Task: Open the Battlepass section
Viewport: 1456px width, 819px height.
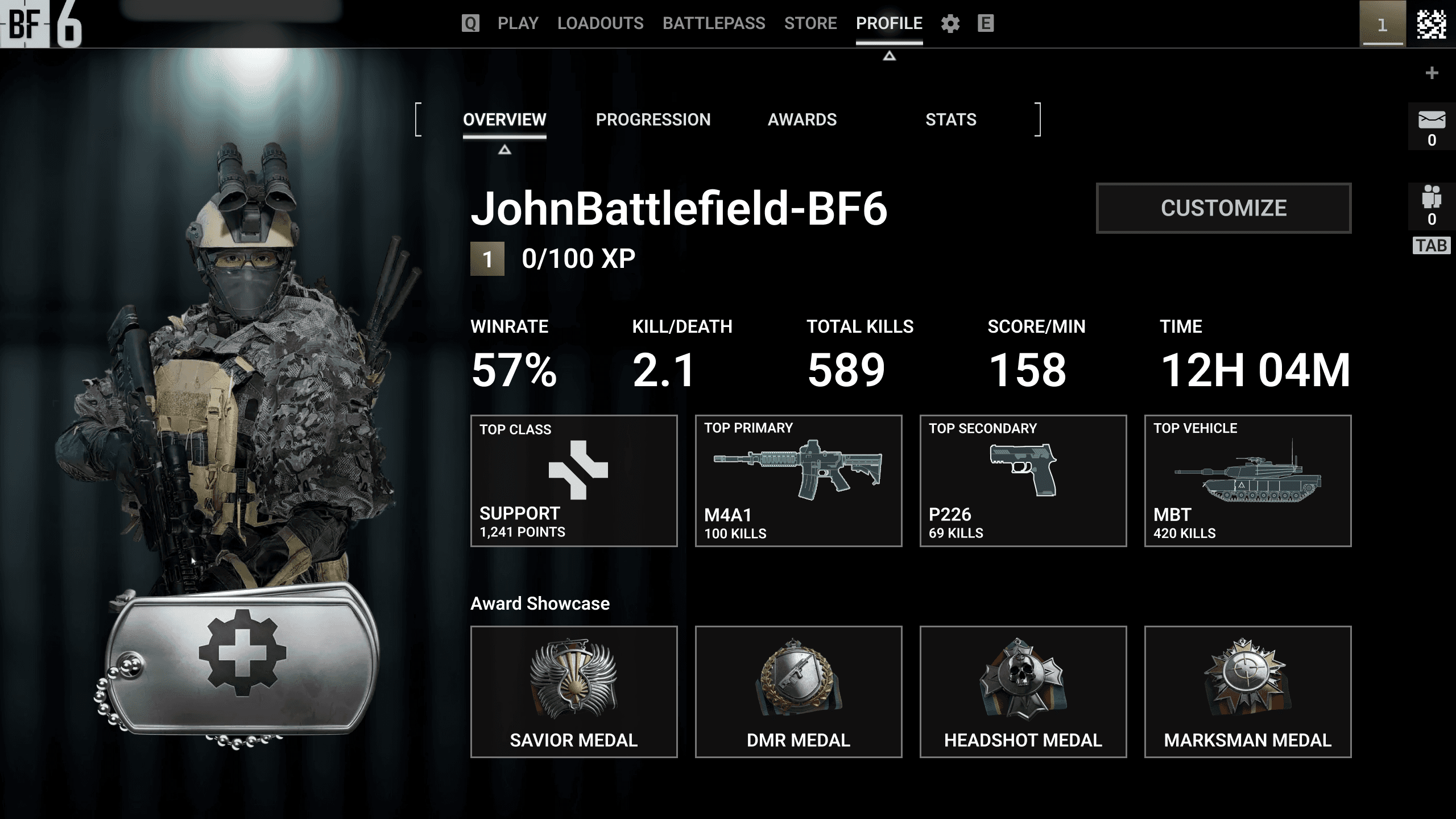Action: pos(713,23)
